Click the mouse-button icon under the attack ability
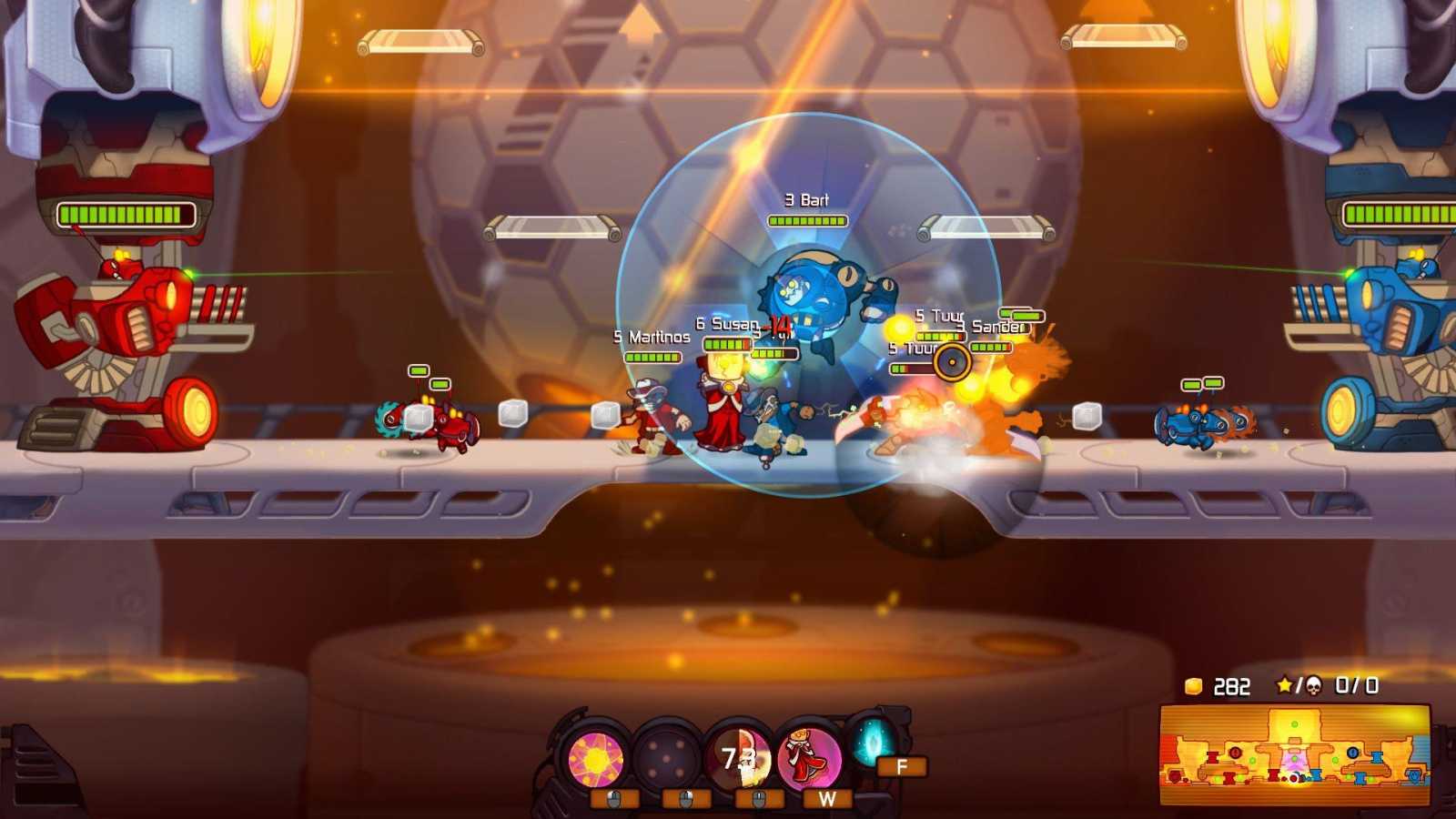The image size is (1456, 819). coord(759,798)
